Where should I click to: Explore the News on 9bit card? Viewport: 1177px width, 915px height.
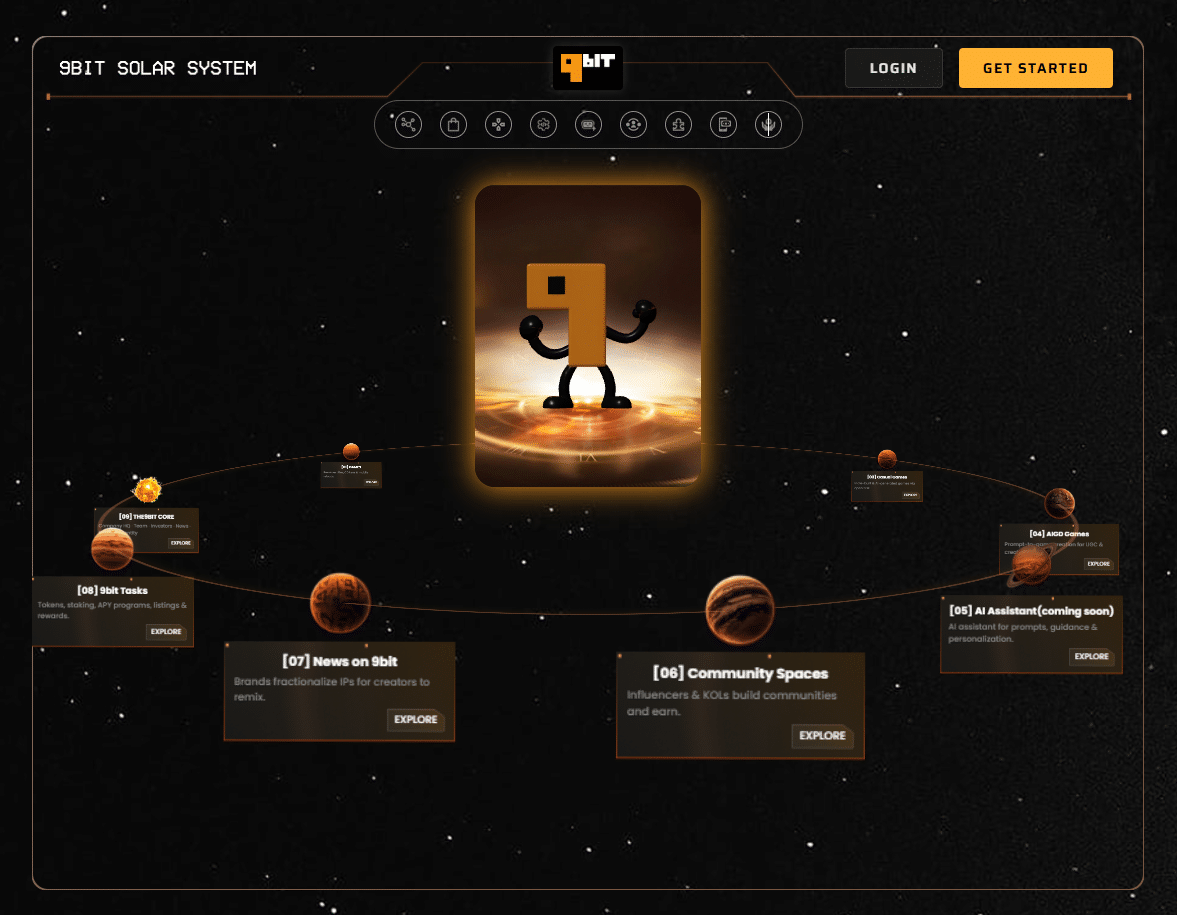tap(415, 719)
